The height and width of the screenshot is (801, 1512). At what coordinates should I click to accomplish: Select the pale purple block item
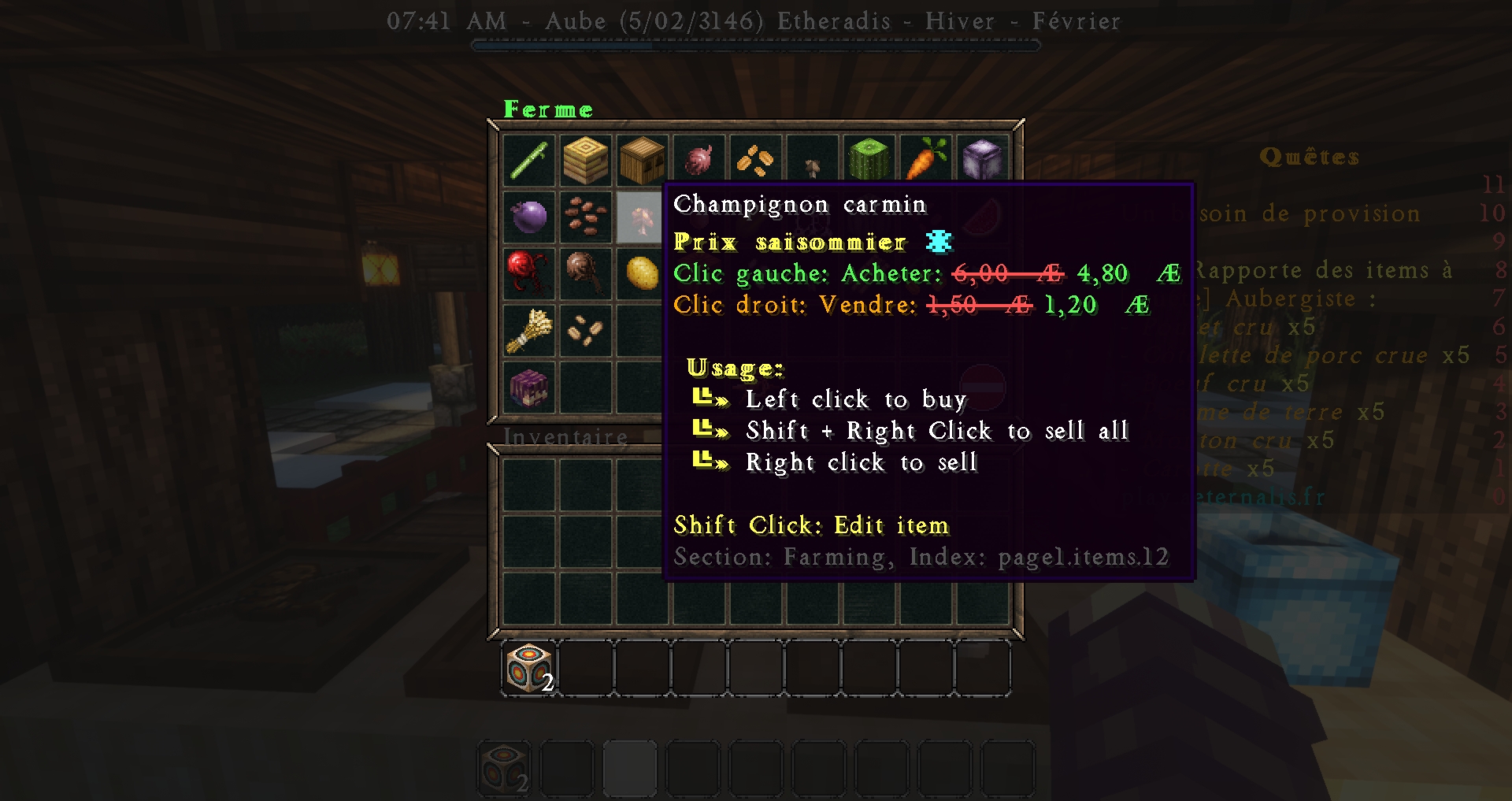(982, 160)
